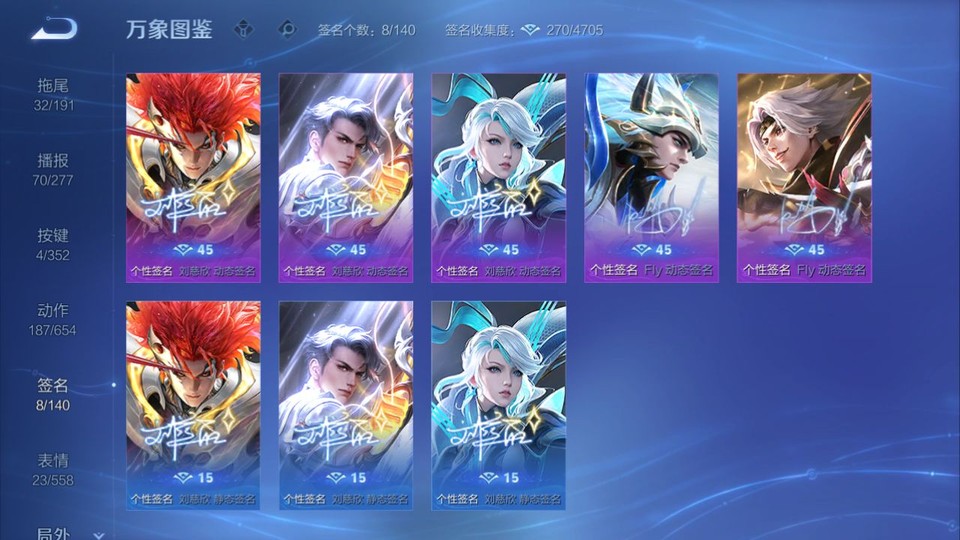Choose teal-haired woman 静态签名 card
Screen dimensions: 960x540
499,405
